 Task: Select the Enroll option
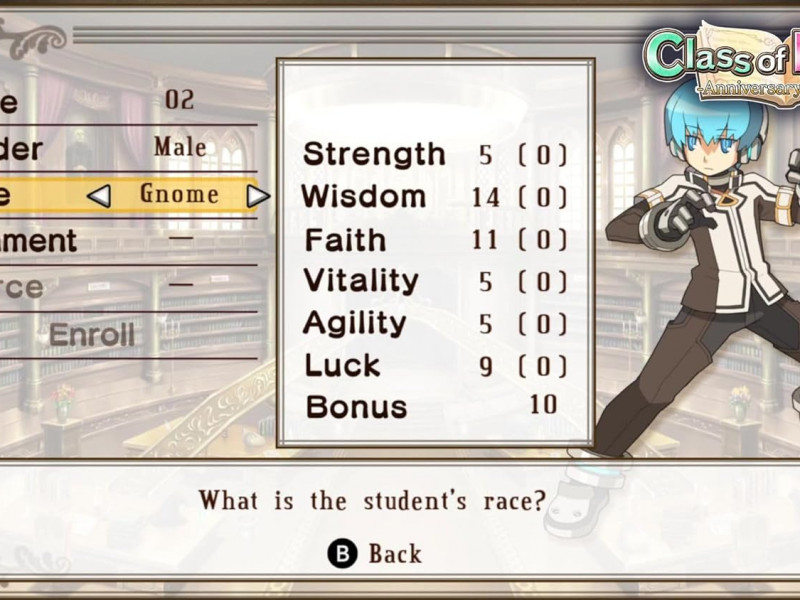[92, 335]
